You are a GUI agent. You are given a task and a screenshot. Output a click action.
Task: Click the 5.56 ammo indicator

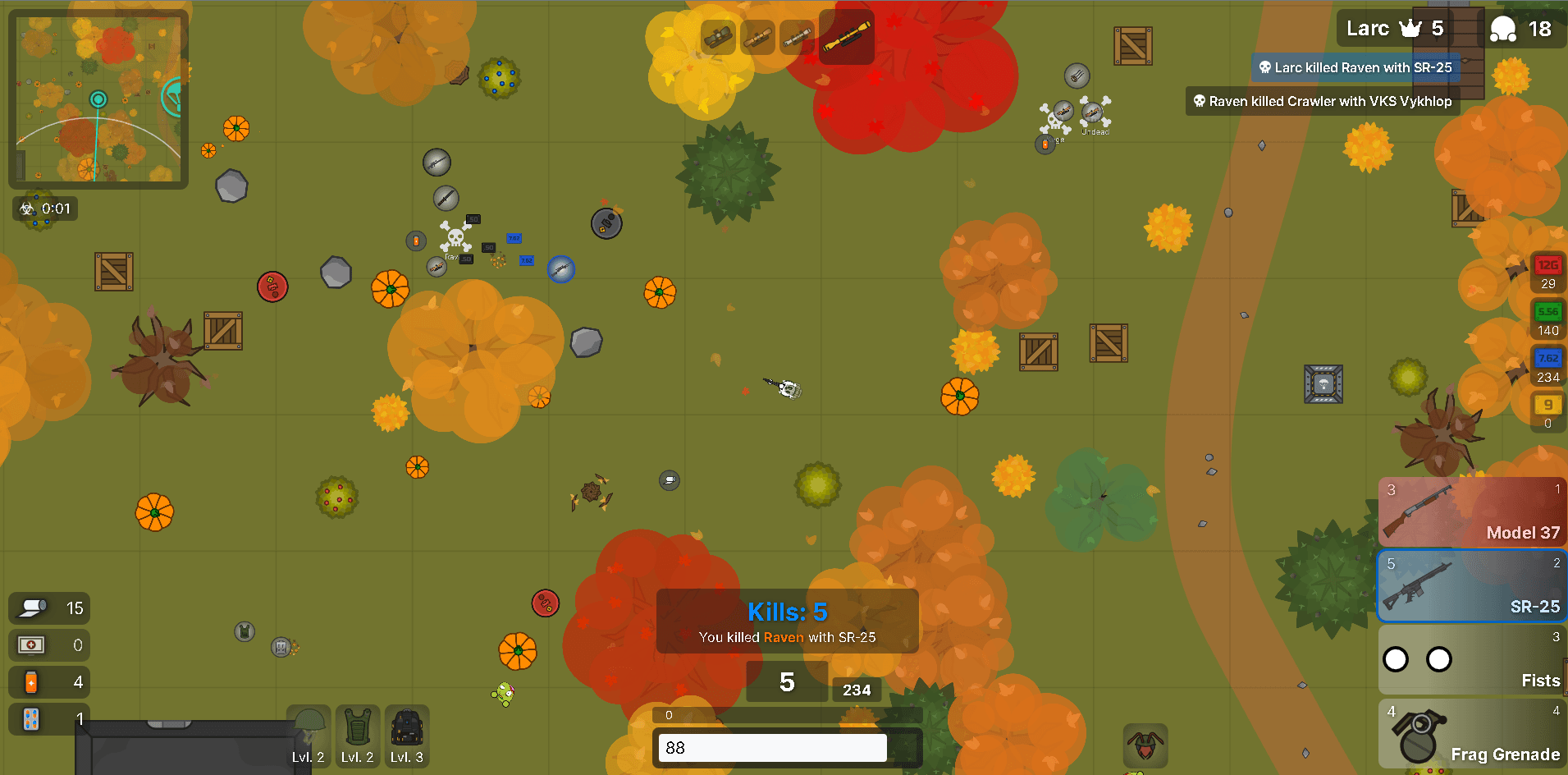1547,320
